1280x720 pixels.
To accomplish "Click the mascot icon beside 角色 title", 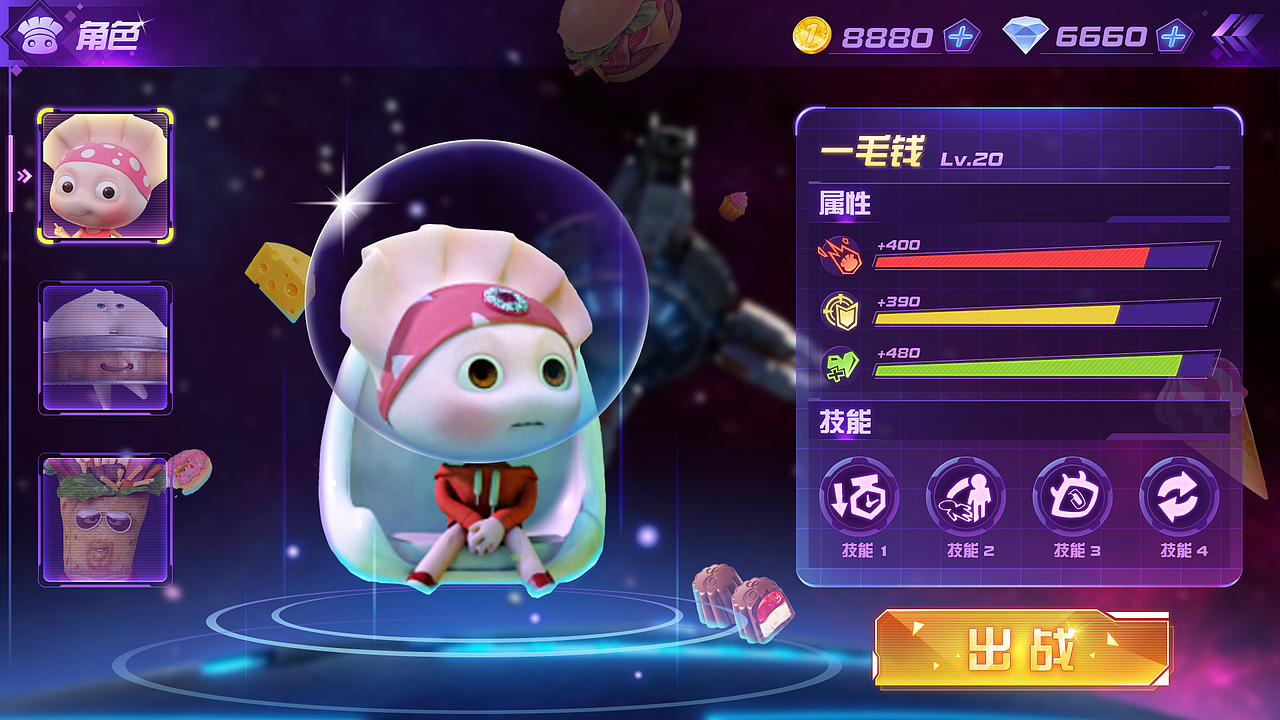I will [37, 33].
